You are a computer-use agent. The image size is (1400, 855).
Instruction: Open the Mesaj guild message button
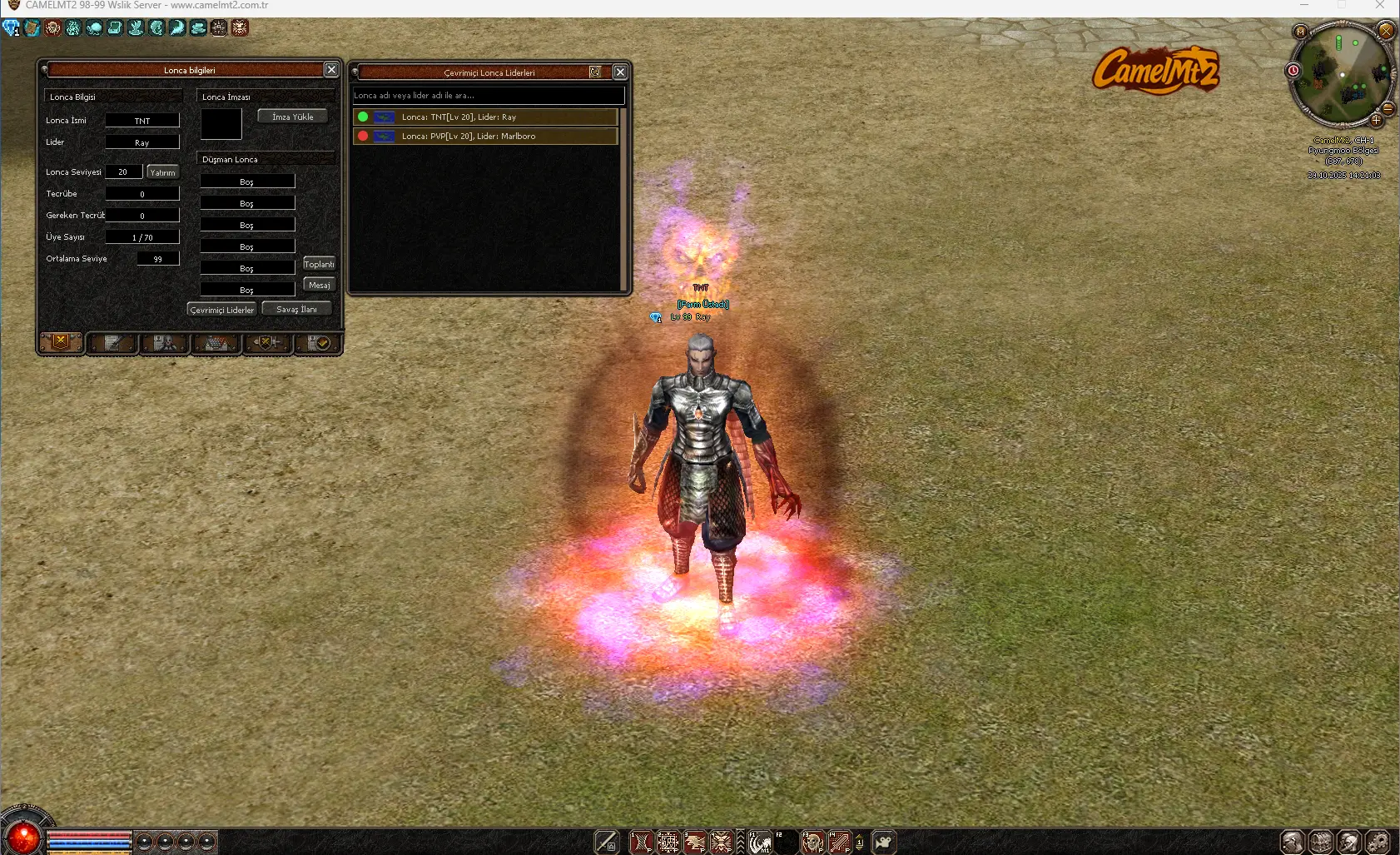(319, 285)
